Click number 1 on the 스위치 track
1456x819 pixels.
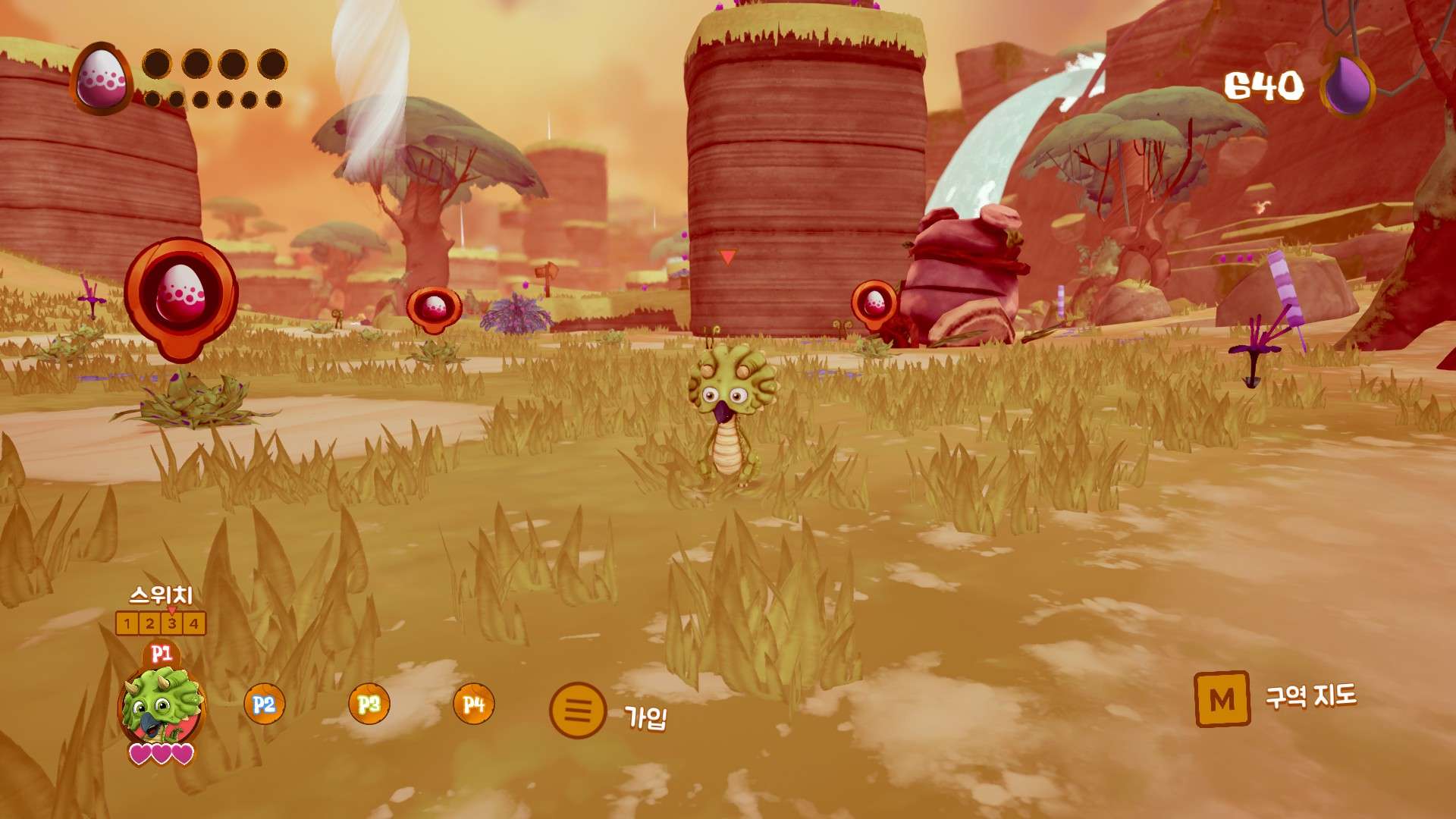tap(127, 623)
